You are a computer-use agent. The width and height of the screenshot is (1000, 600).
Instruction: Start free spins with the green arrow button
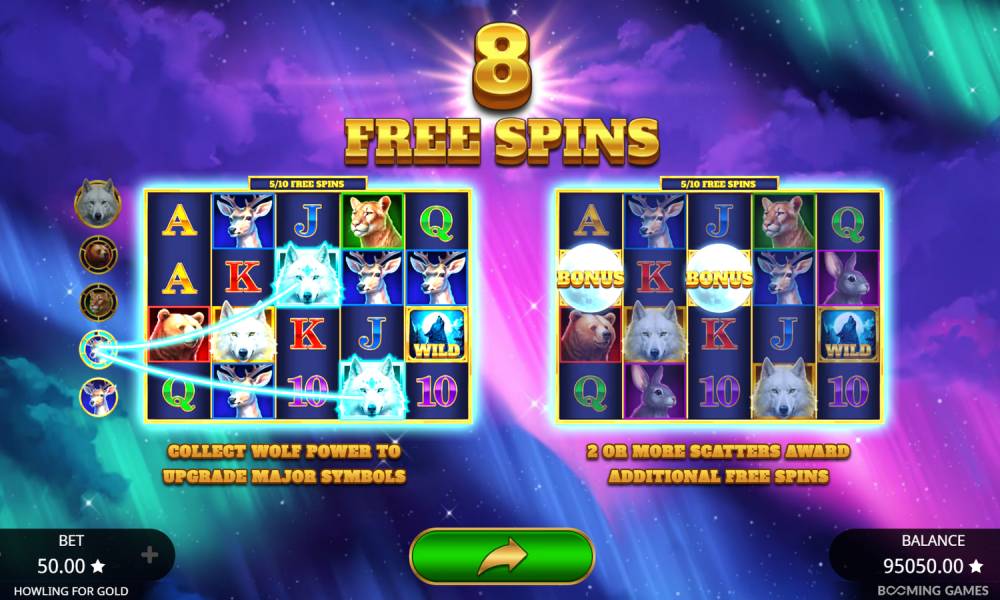[502, 556]
